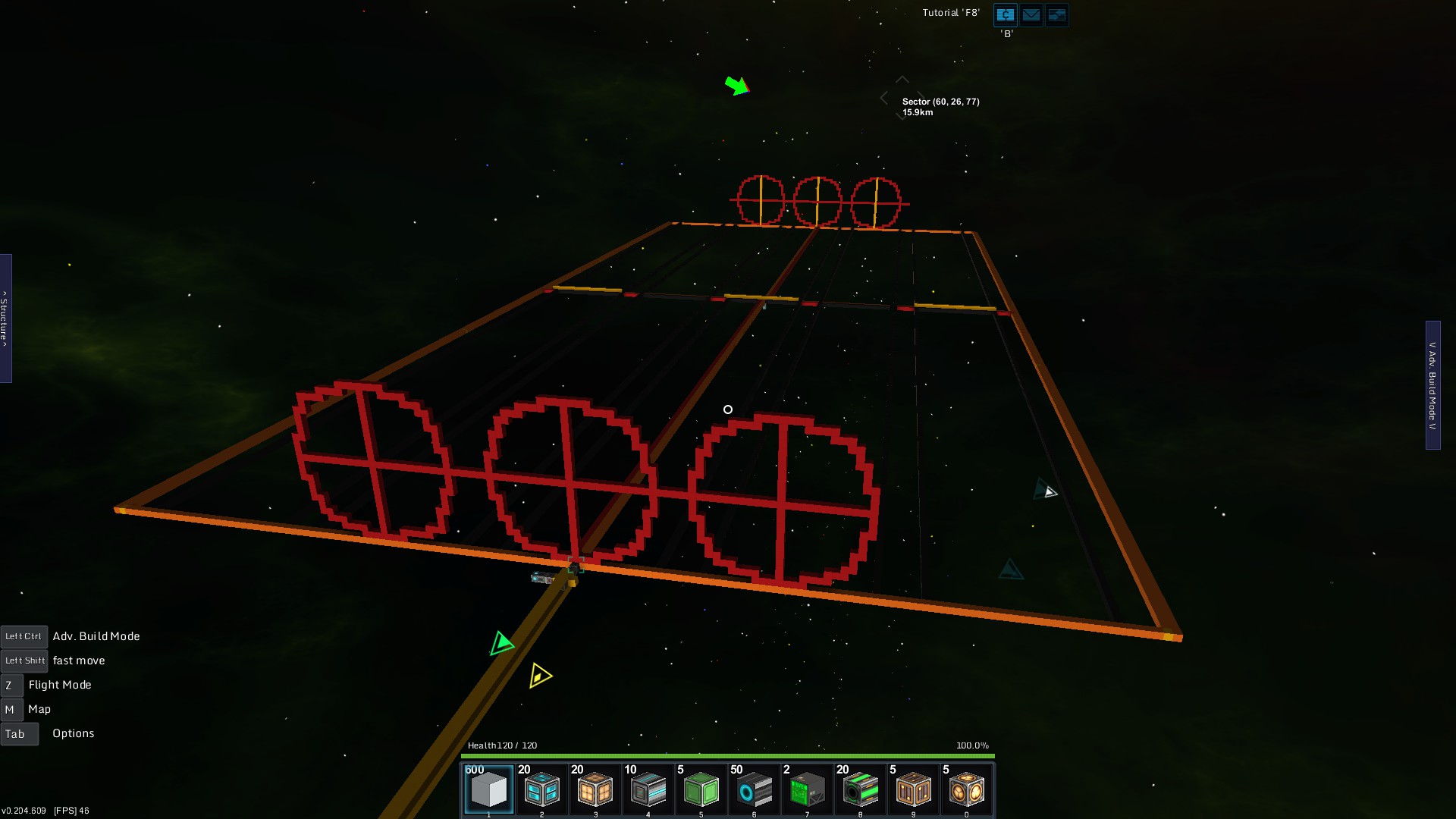Pick the green-striped black cannon block
The image size is (1456, 819).
point(860,789)
